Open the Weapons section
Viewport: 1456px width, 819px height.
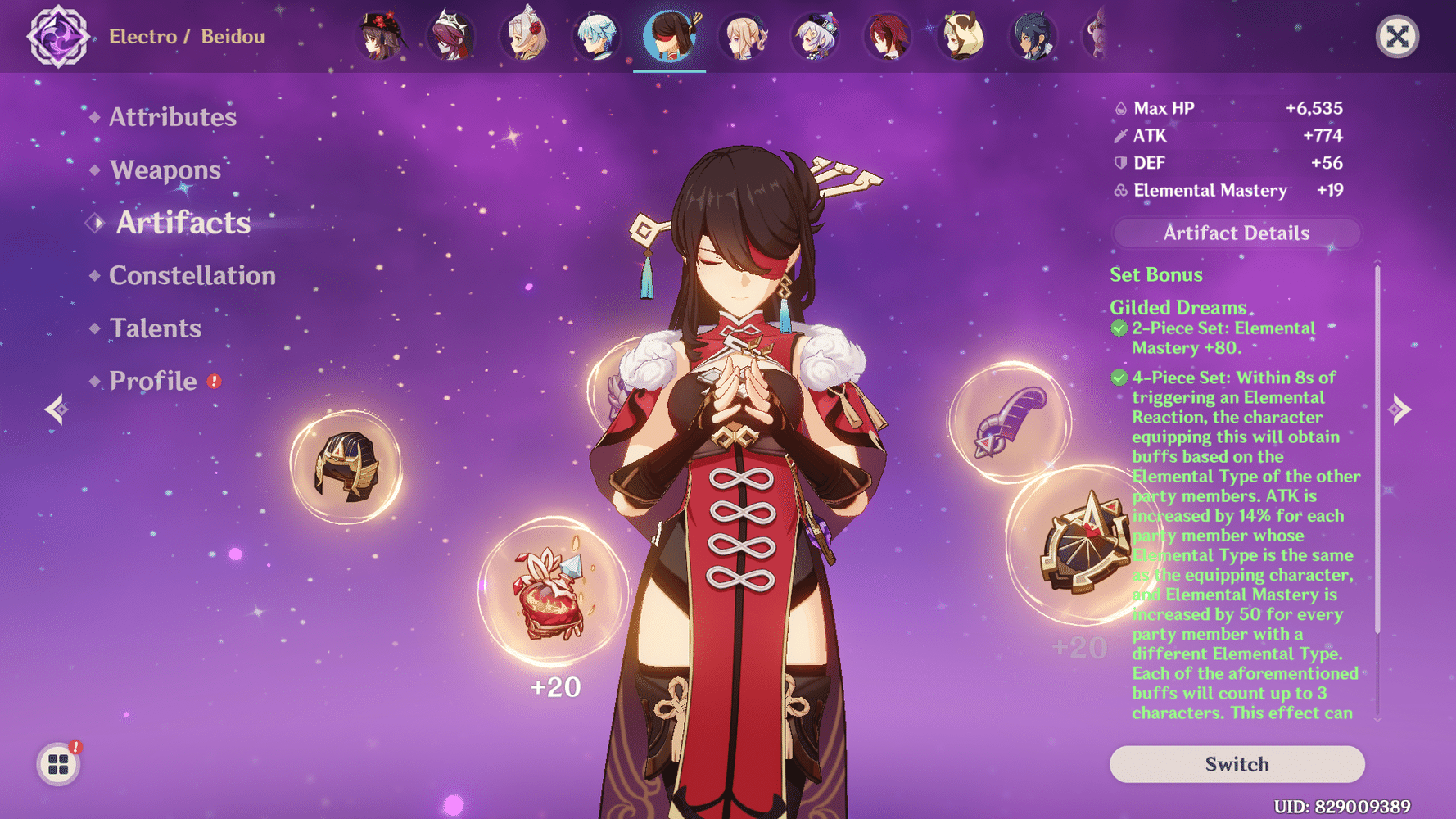click(x=165, y=170)
